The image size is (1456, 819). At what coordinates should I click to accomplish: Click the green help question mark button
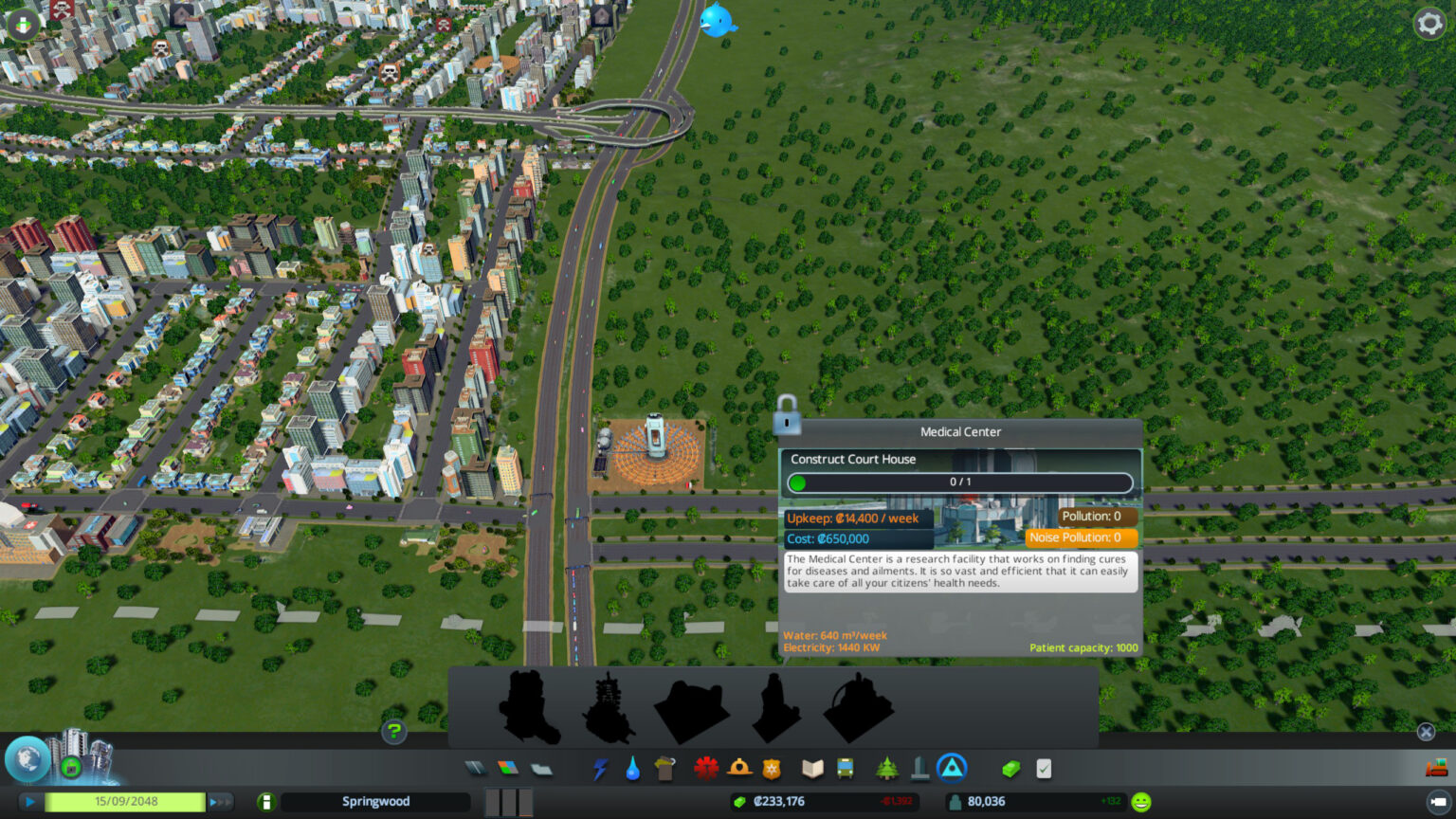pyautogui.click(x=394, y=732)
